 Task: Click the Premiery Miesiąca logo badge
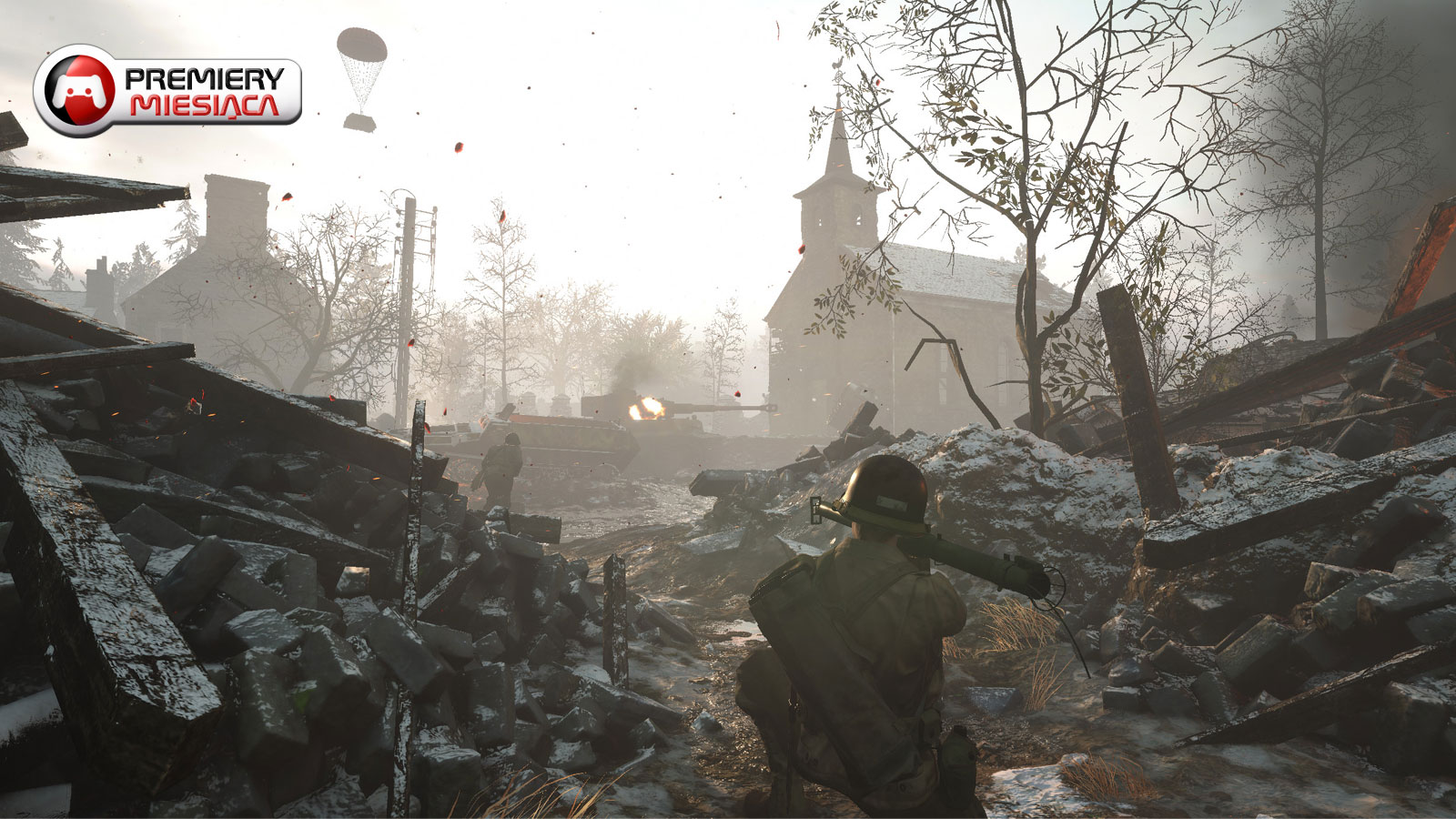click(167, 91)
